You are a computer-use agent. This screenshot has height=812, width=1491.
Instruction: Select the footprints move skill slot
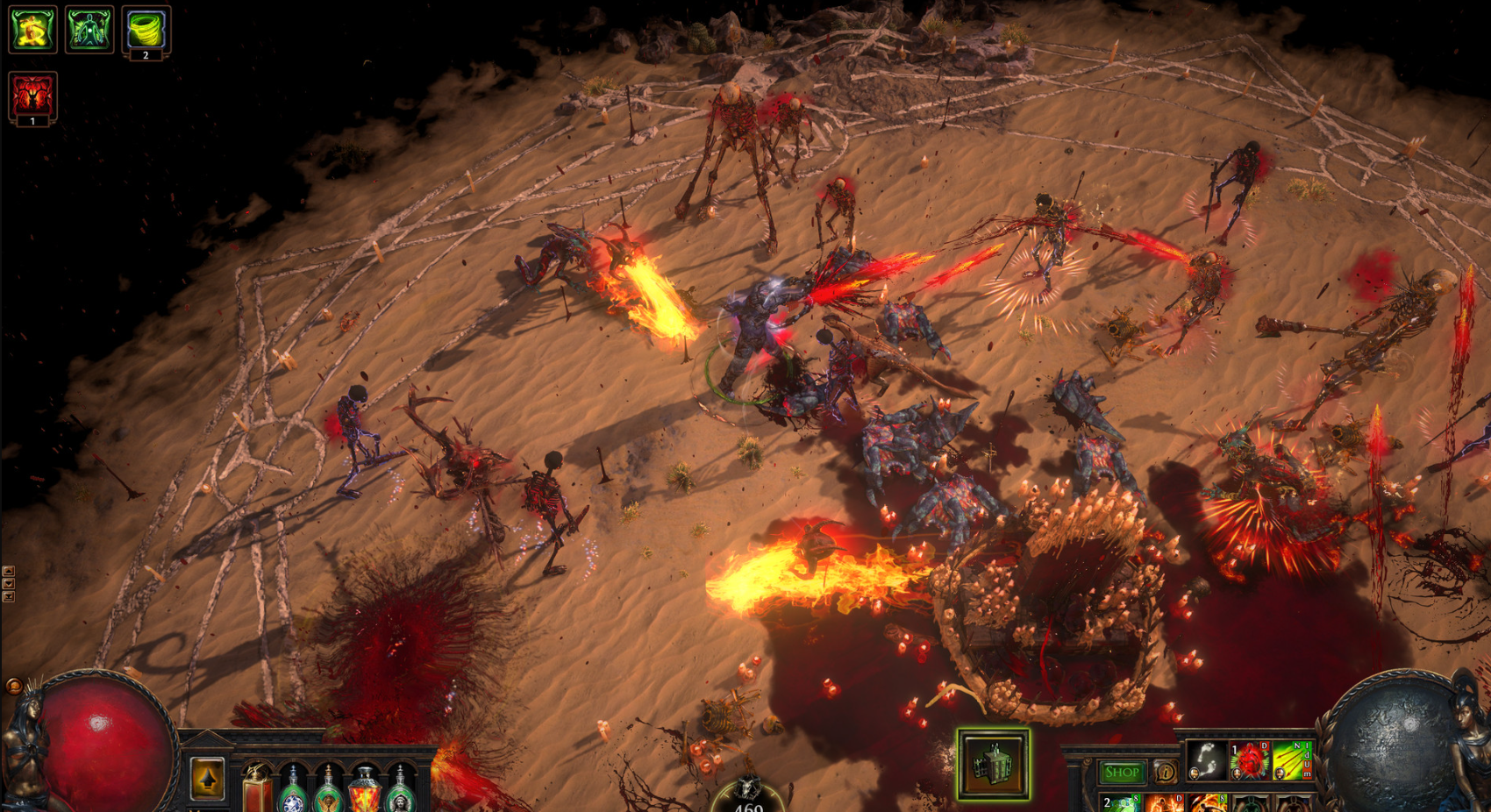[x=1207, y=760]
